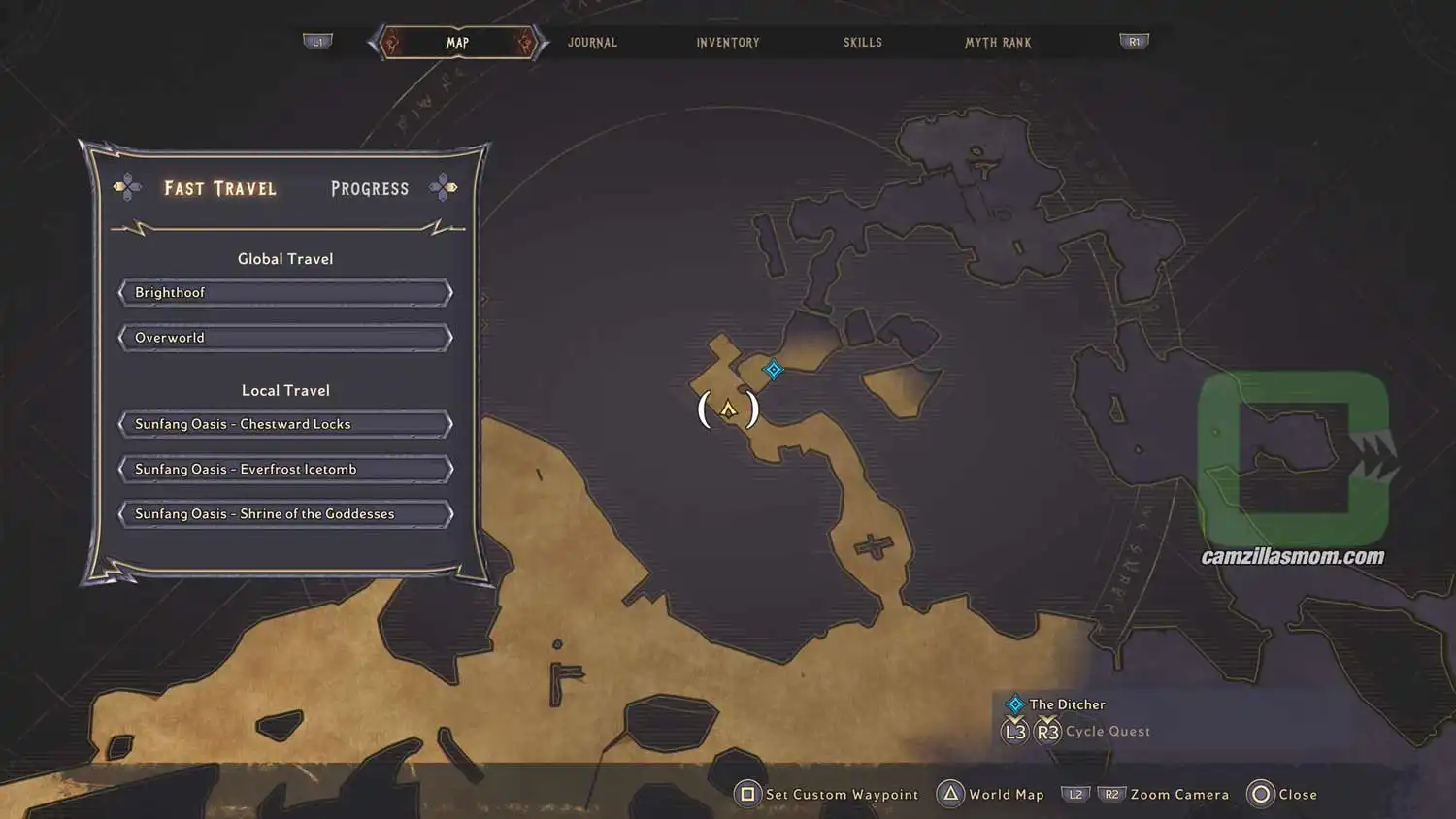Viewport: 1456px width, 819px height.
Task: Click the L2 zoom camera prompt icon
Action: 1075,794
